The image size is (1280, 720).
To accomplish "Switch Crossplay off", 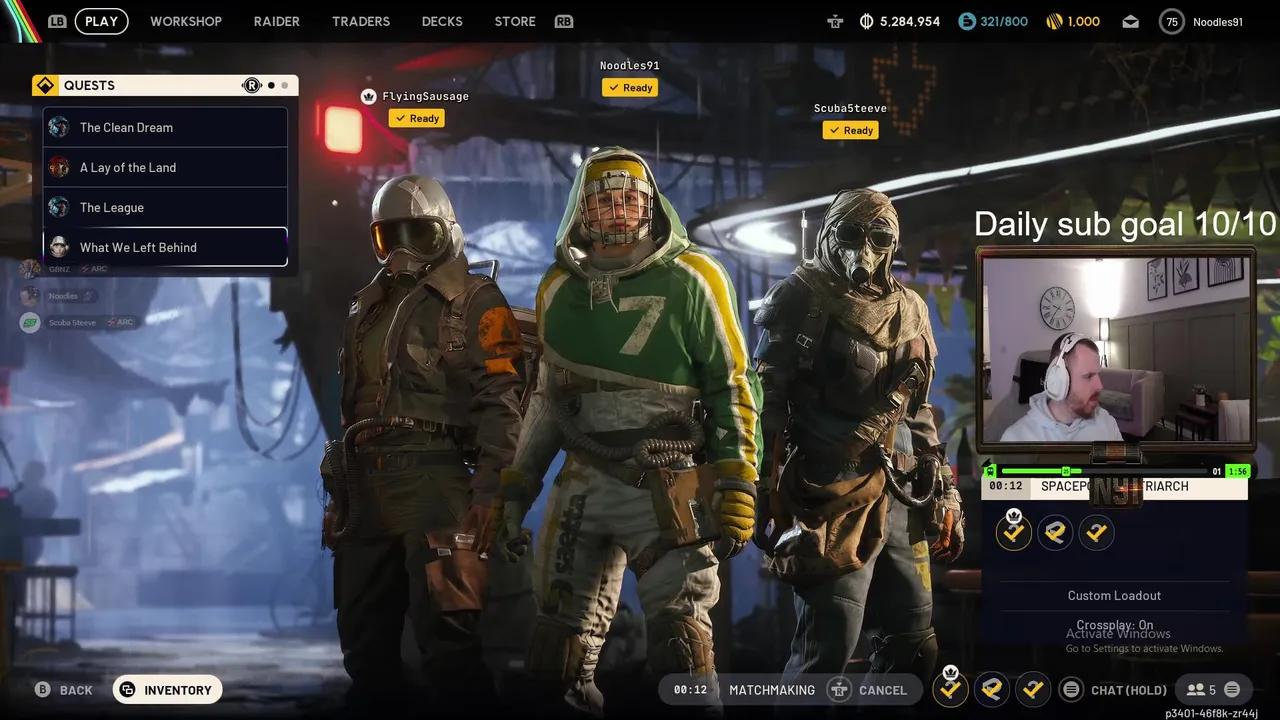I will pyautogui.click(x=1114, y=624).
